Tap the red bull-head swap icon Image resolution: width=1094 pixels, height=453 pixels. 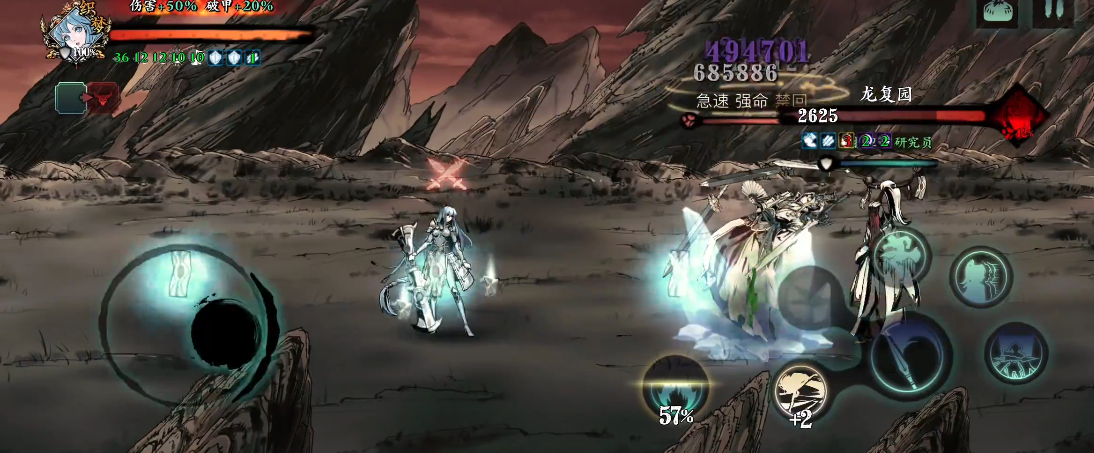[103, 97]
